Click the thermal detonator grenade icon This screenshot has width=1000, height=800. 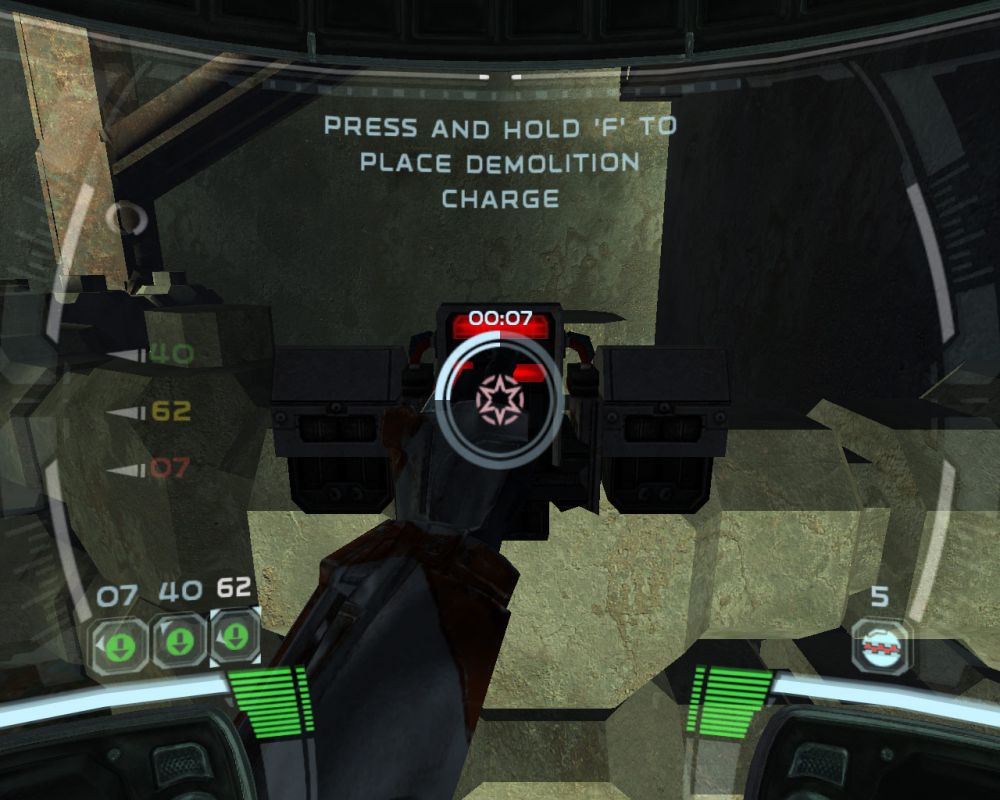(881, 645)
